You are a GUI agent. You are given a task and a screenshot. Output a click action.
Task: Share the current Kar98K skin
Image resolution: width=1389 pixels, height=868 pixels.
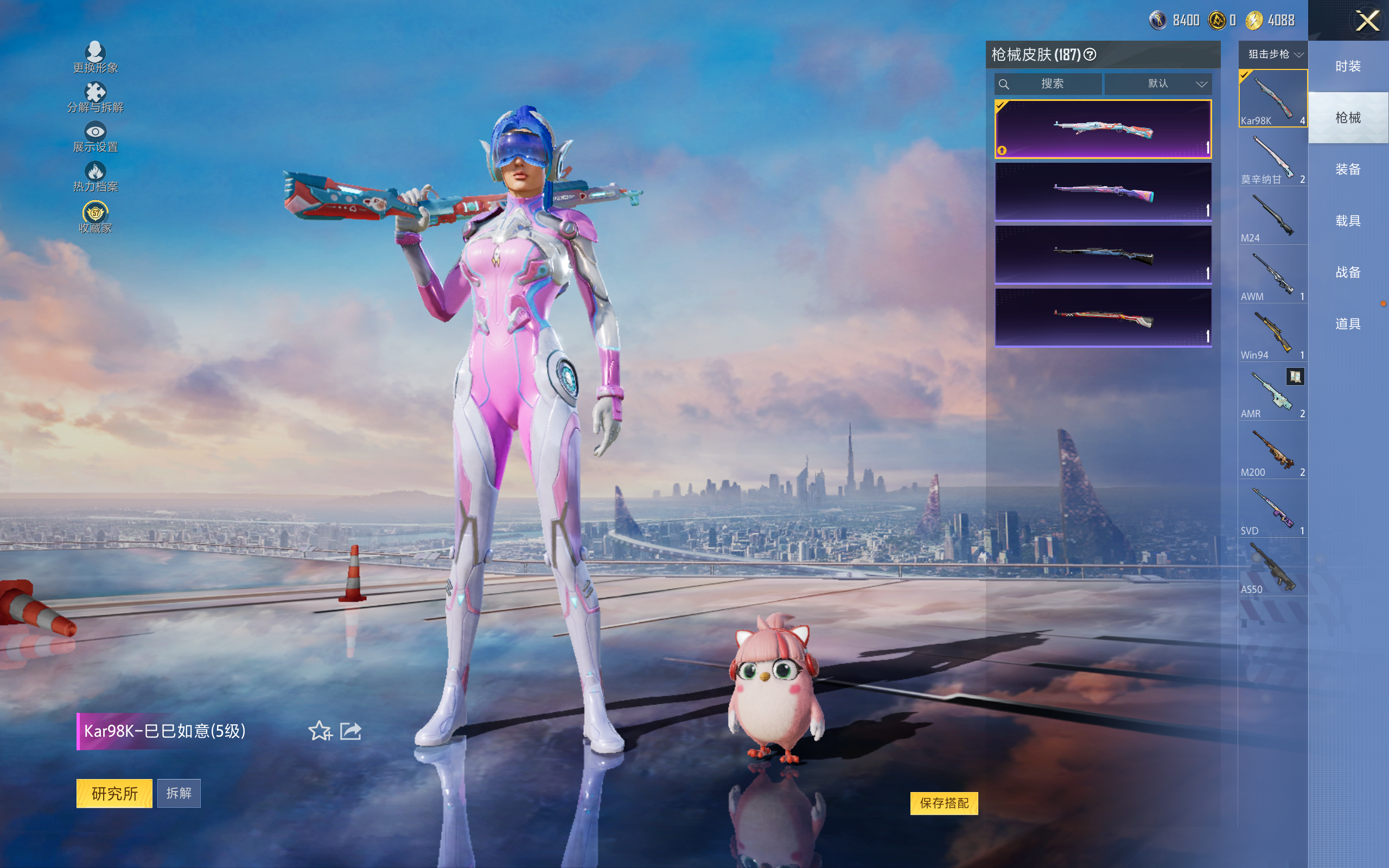point(351,731)
